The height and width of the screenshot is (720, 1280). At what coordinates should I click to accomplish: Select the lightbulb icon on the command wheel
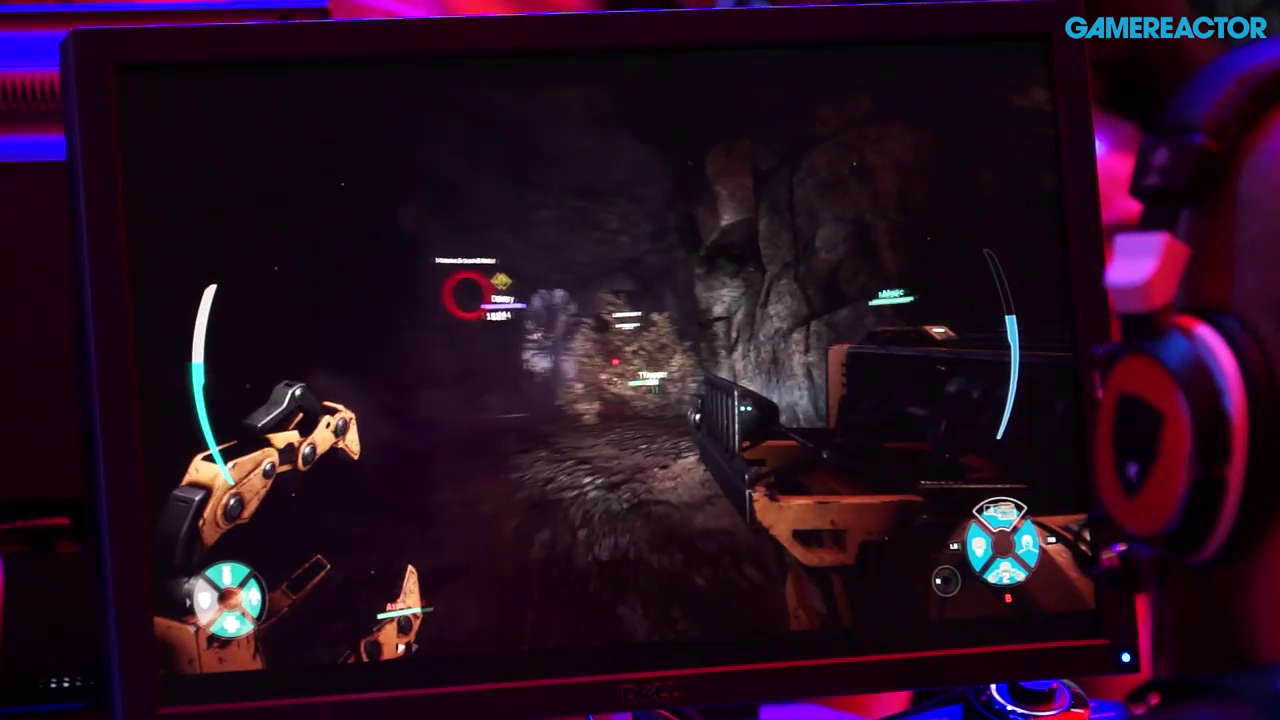[x=978, y=547]
